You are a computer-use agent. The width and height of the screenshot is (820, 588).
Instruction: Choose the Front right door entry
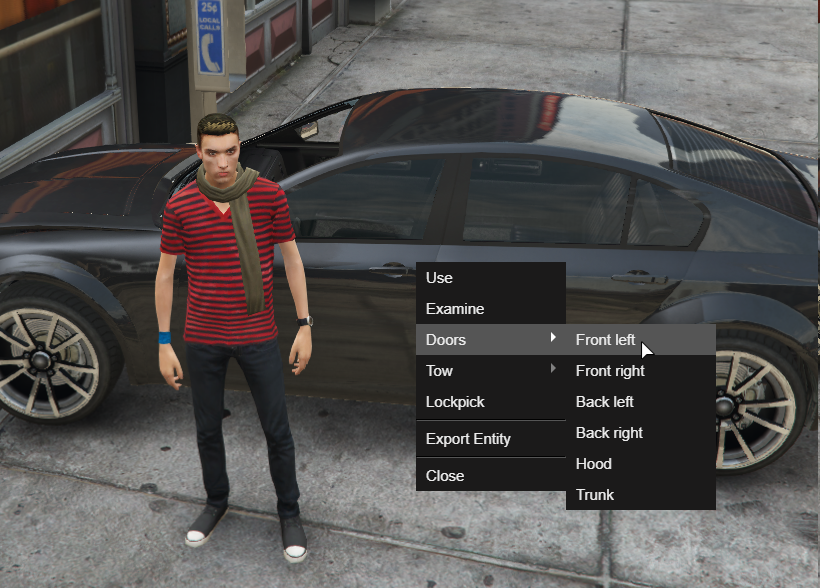pos(610,371)
